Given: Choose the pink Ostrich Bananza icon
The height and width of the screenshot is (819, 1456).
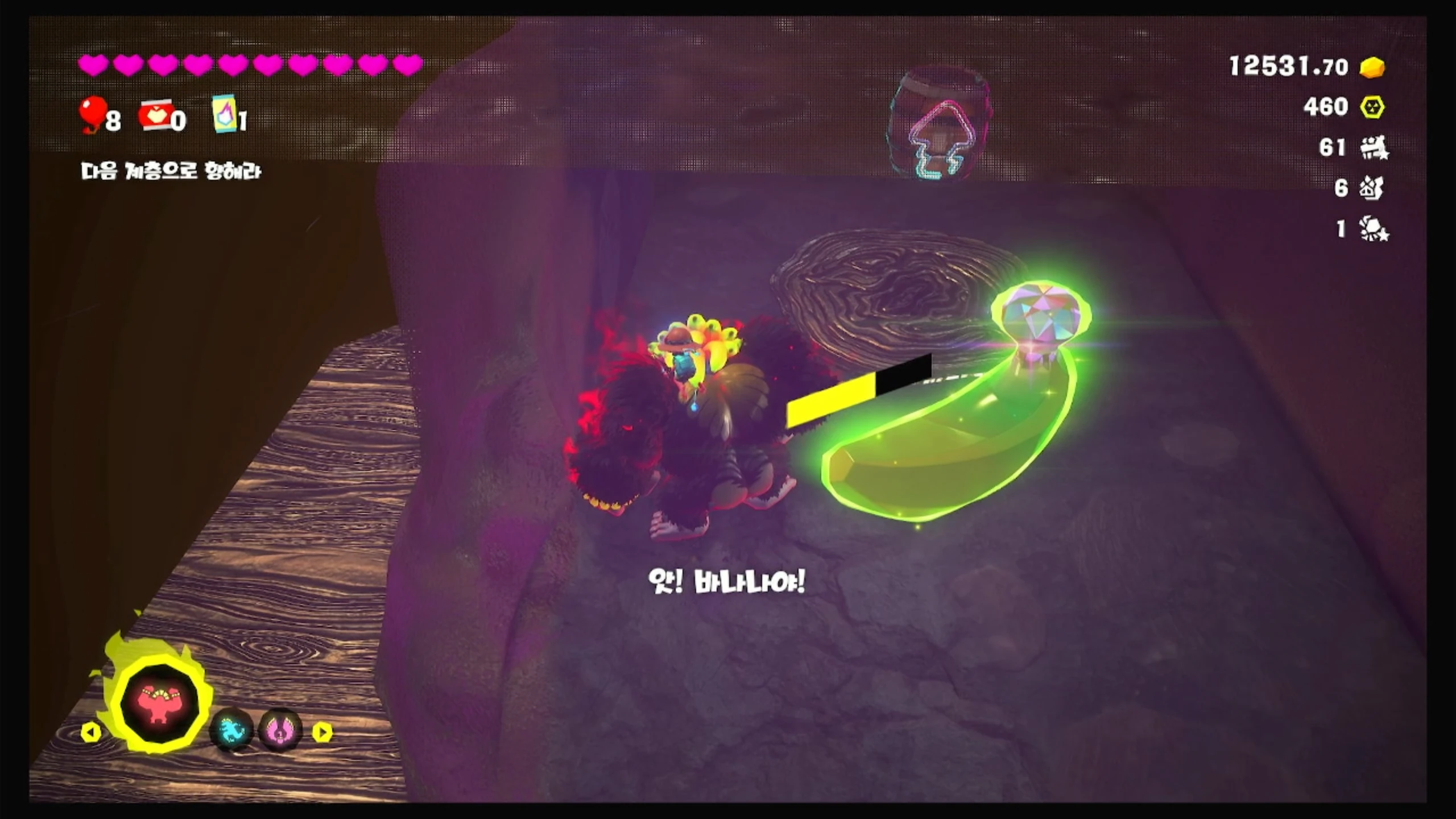Looking at the screenshot, I should pyautogui.click(x=279, y=731).
